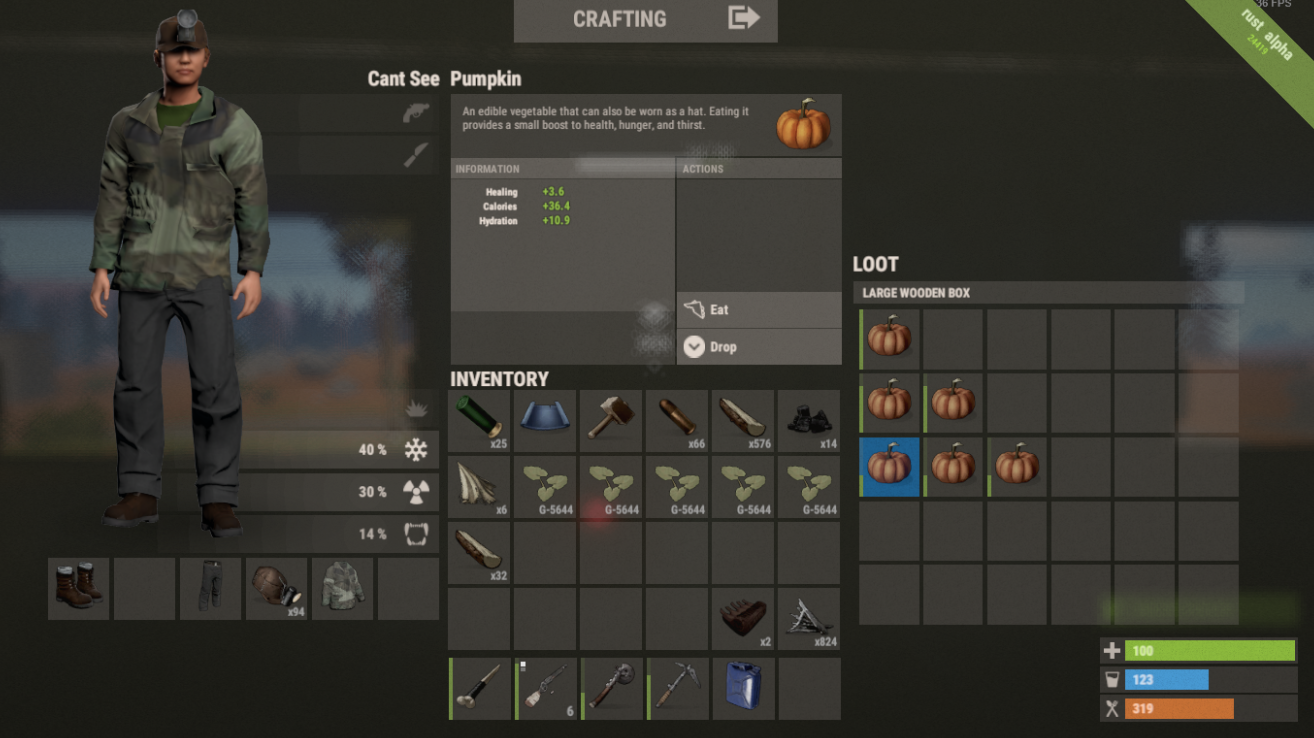Select the stone hammer in the inventory
This screenshot has height=738, width=1314.
pos(611,421)
